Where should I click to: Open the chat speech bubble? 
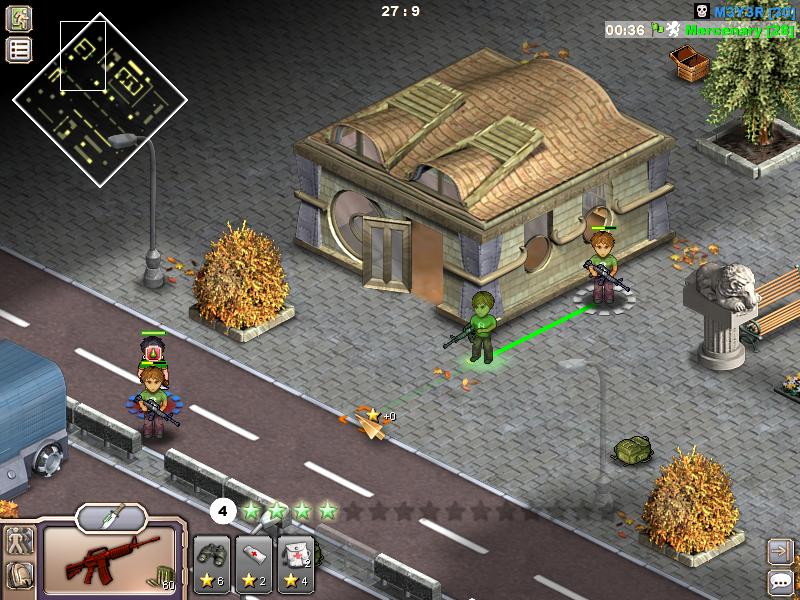tap(781, 582)
